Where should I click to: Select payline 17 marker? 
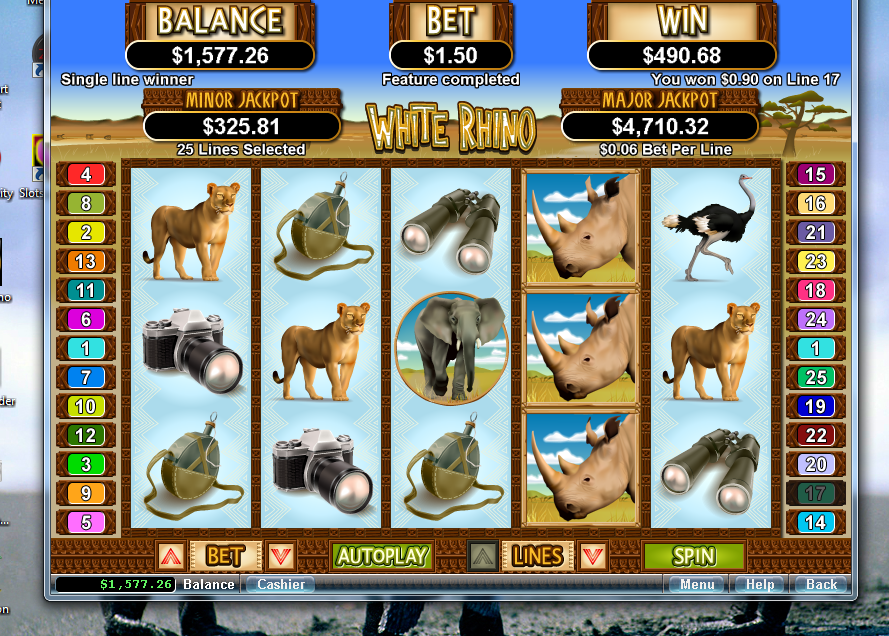coord(815,493)
